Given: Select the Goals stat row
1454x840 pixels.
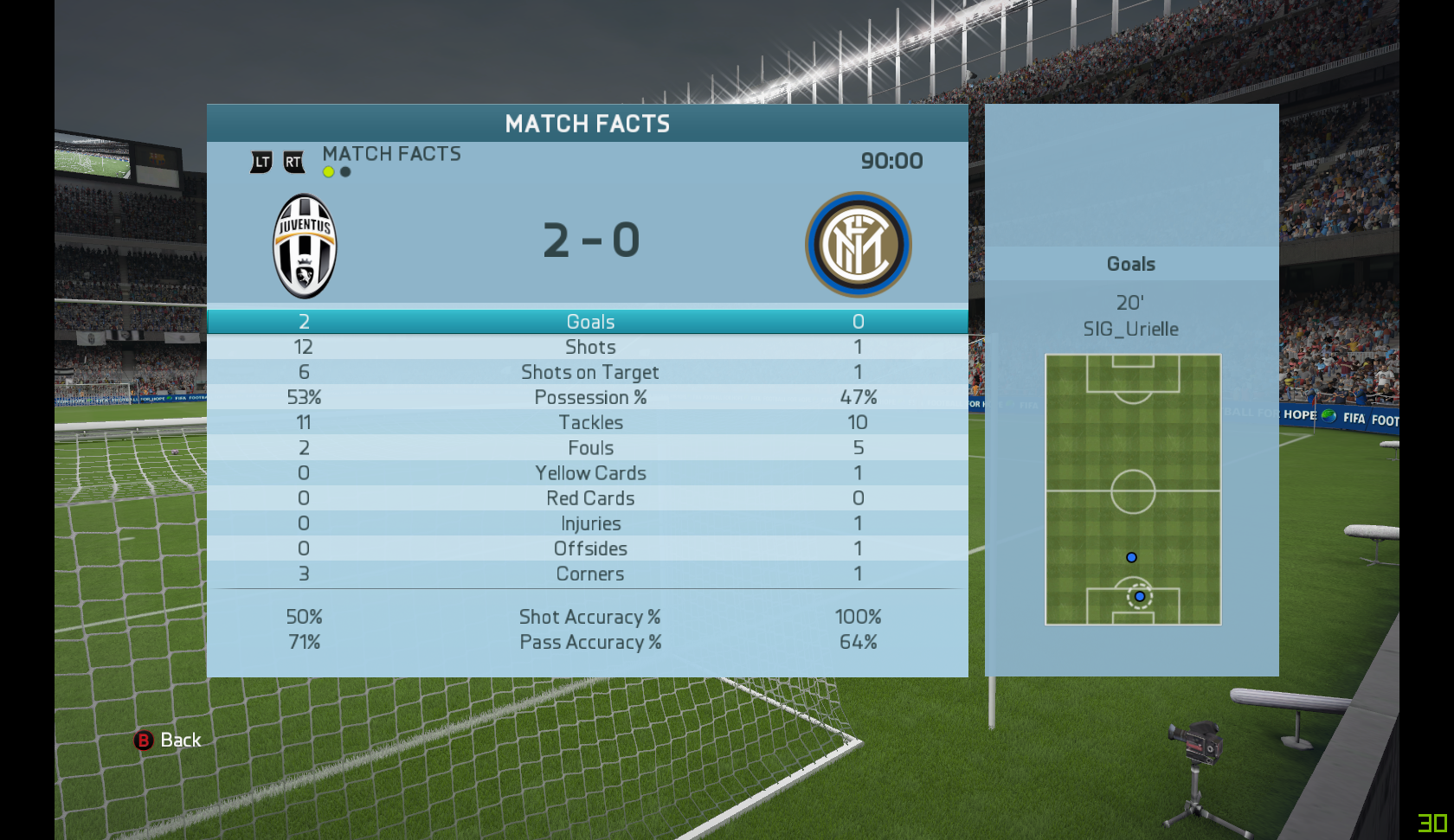Looking at the screenshot, I should coord(589,322).
